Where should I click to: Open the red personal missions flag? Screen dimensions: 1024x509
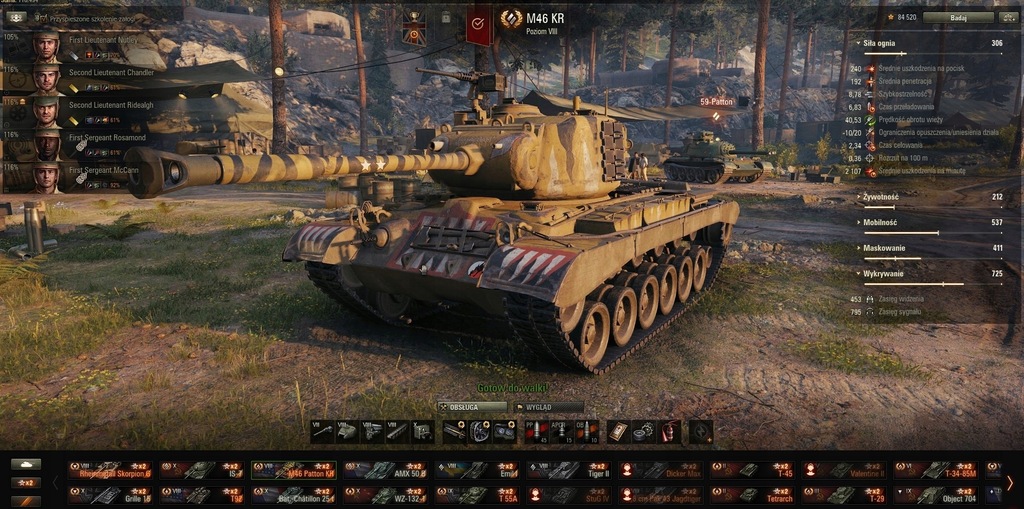[x=479, y=21]
